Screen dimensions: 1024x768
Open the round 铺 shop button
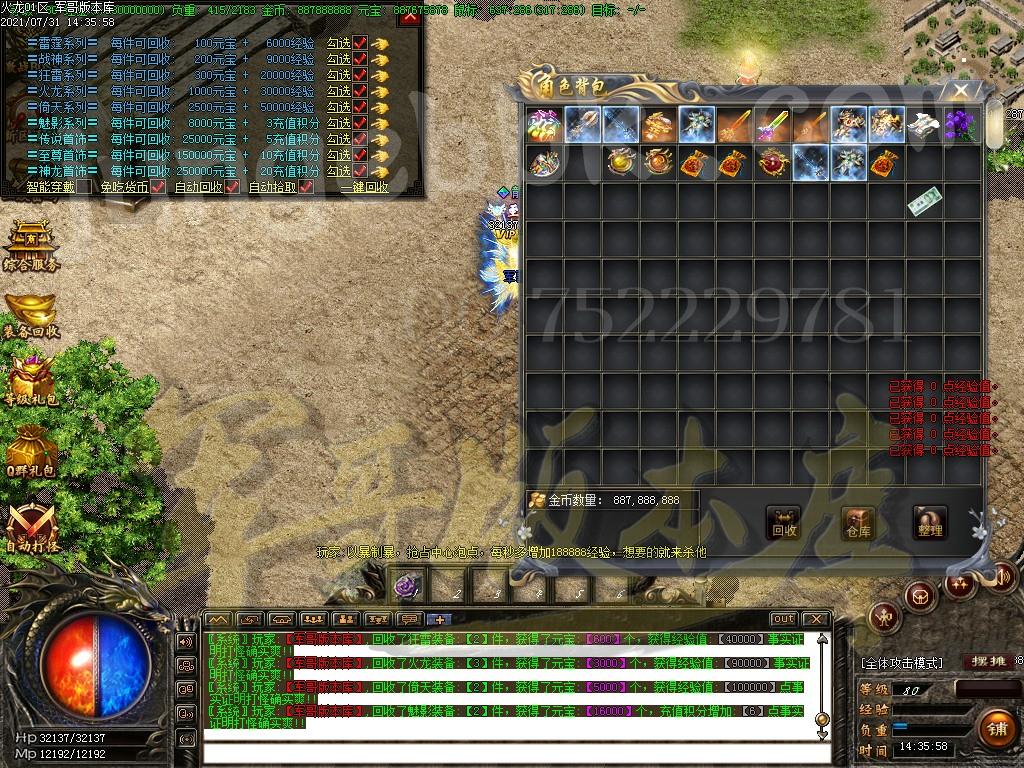point(996,728)
